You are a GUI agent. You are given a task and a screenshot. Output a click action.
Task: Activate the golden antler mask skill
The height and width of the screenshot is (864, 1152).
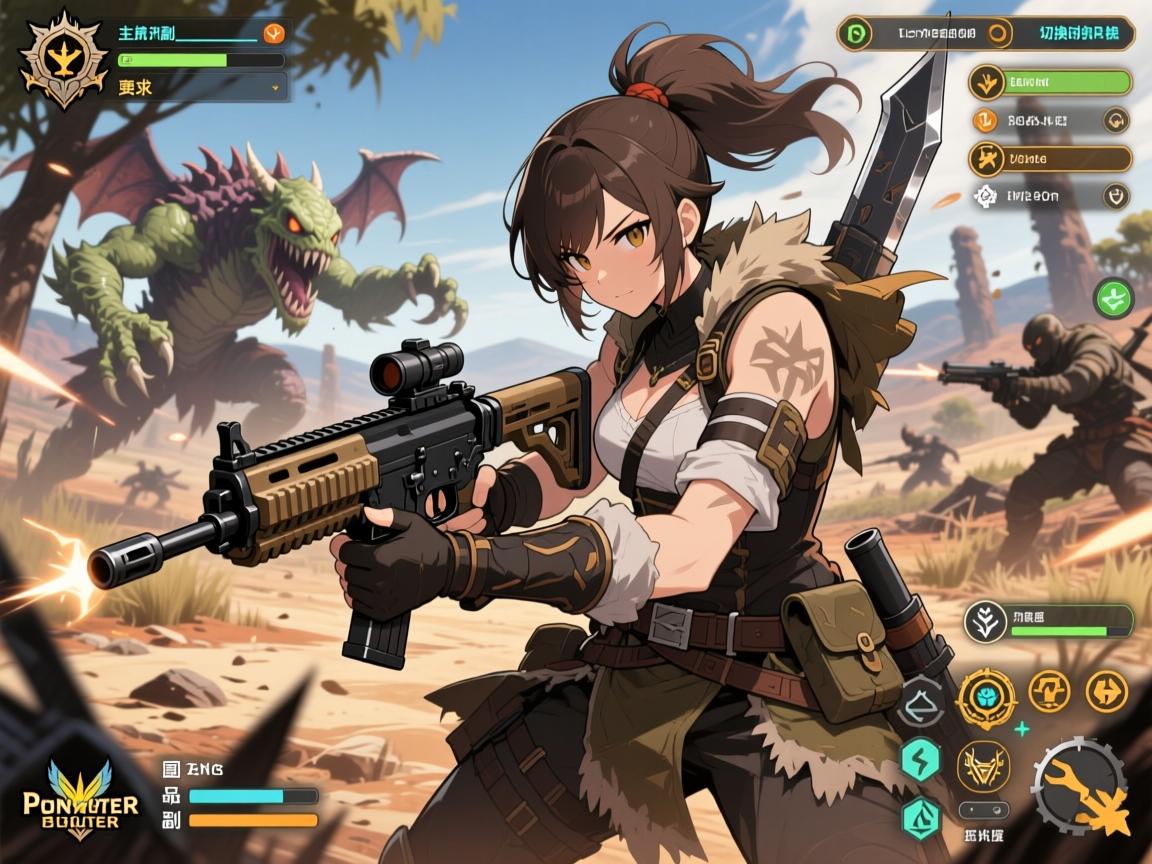tap(982, 766)
